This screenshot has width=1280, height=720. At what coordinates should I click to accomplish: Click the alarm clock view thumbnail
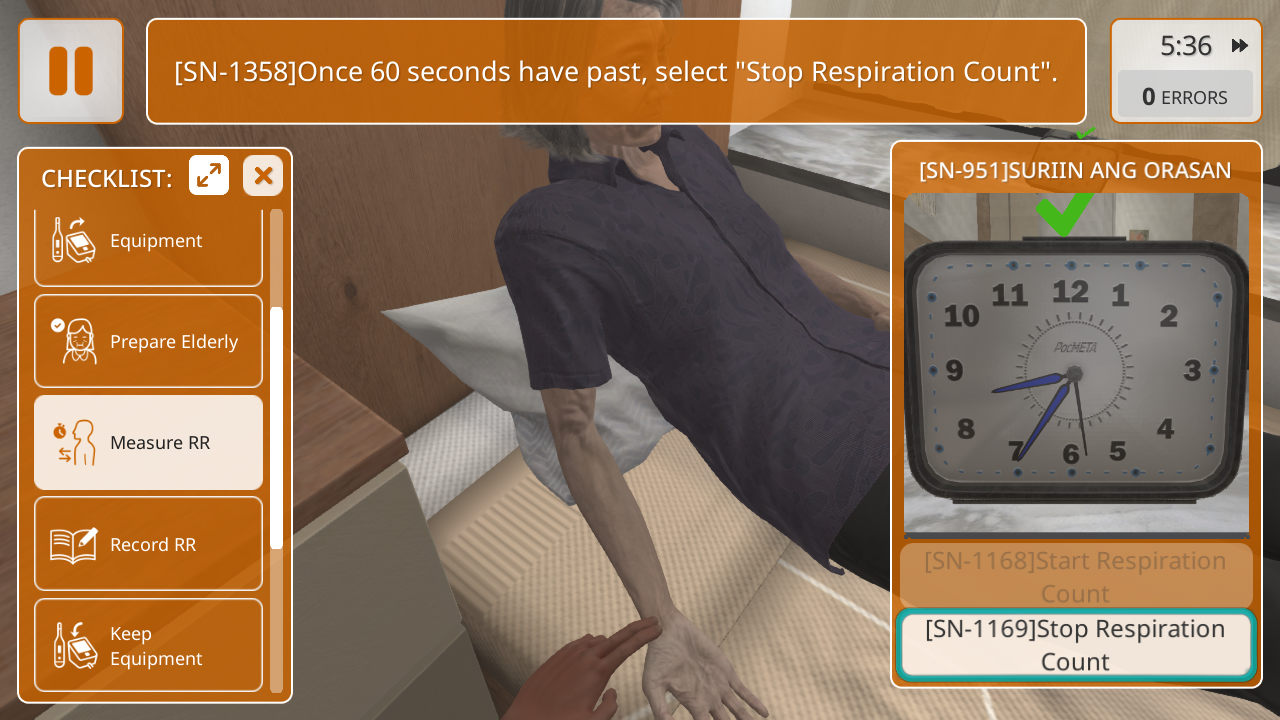click(1076, 365)
